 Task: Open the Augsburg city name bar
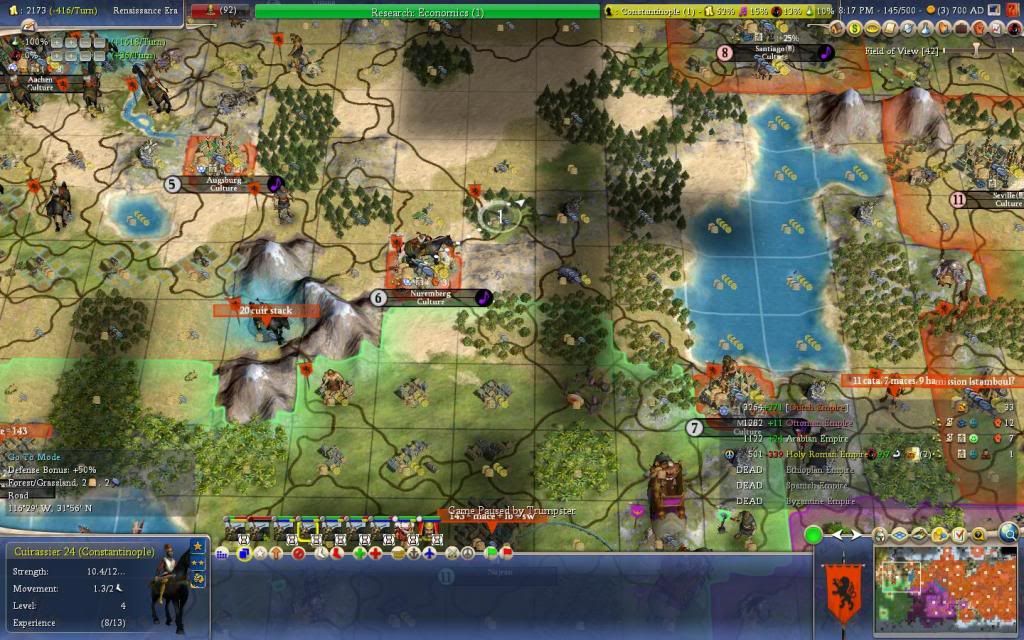(x=223, y=184)
